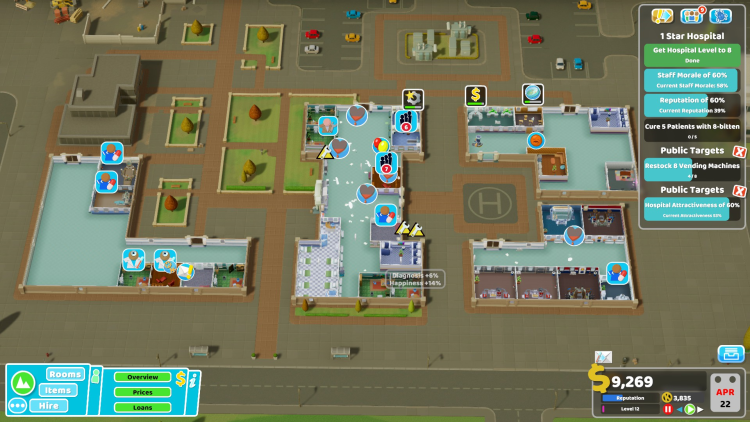Open the finance Overview

(142, 377)
